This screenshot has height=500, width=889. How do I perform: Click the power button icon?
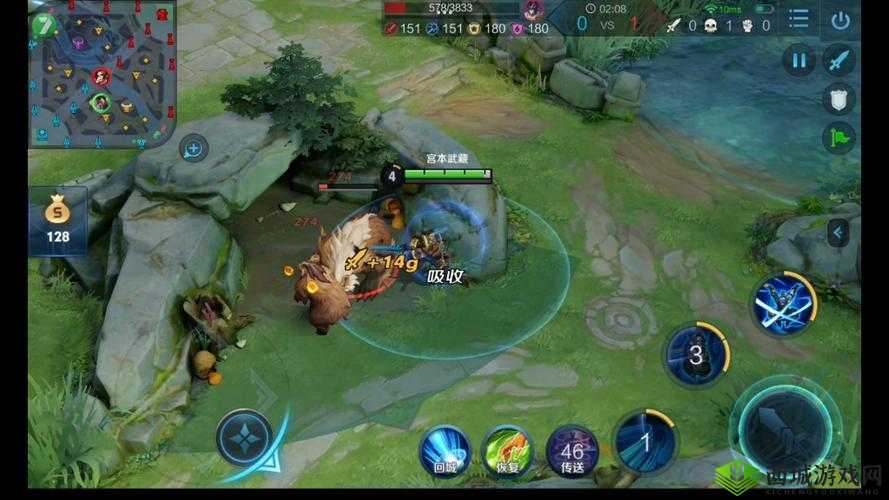tap(841, 20)
